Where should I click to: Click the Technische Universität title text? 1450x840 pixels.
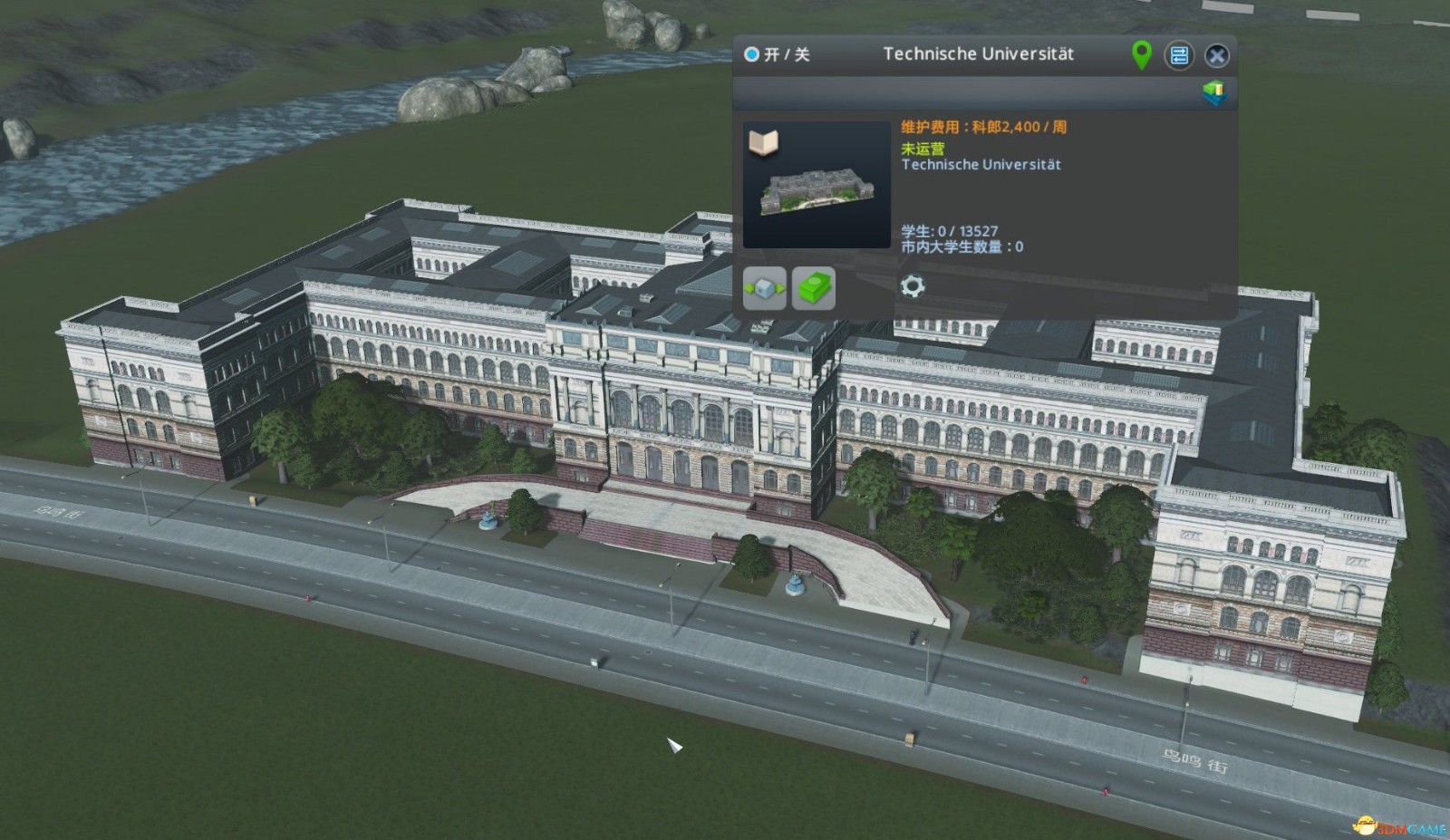(978, 54)
